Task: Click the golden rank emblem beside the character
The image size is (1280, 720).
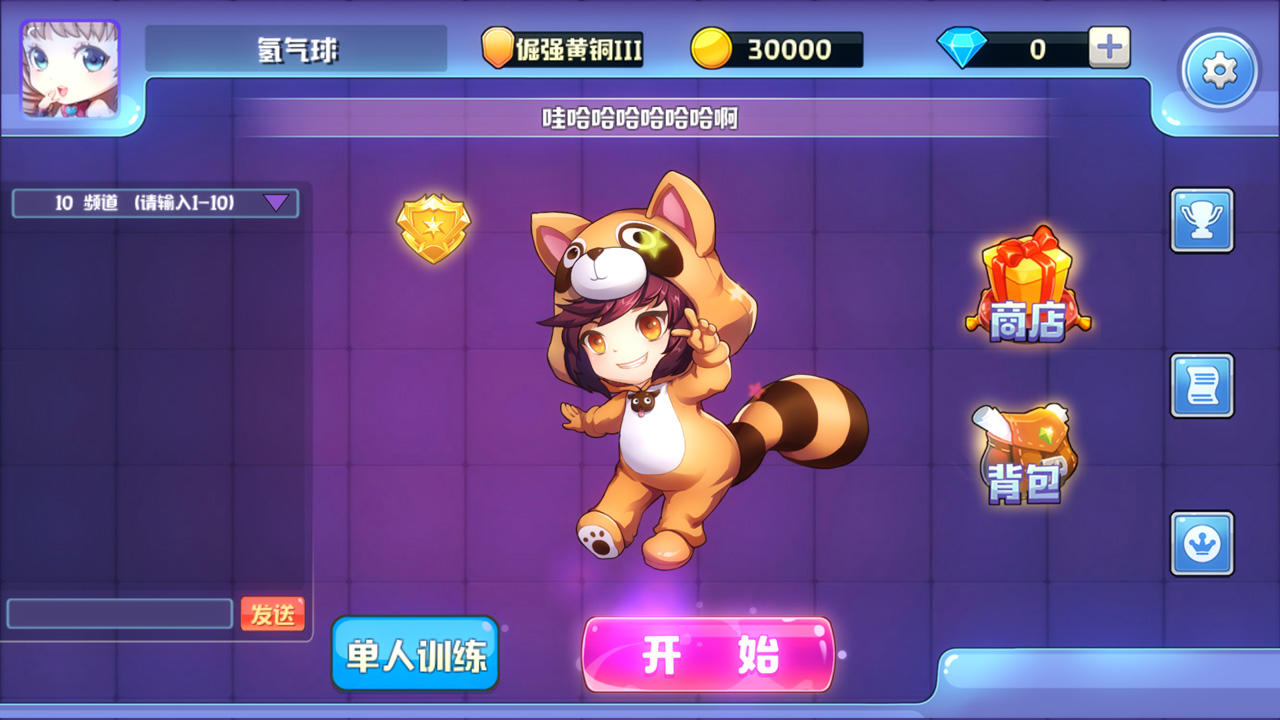Action: tap(432, 230)
